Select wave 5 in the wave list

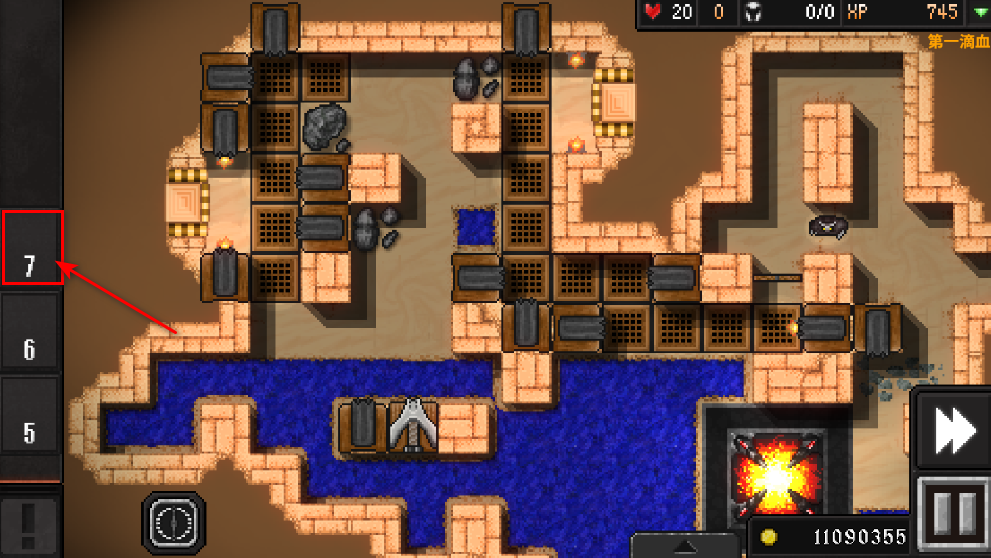pyautogui.click(x=31, y=416)
